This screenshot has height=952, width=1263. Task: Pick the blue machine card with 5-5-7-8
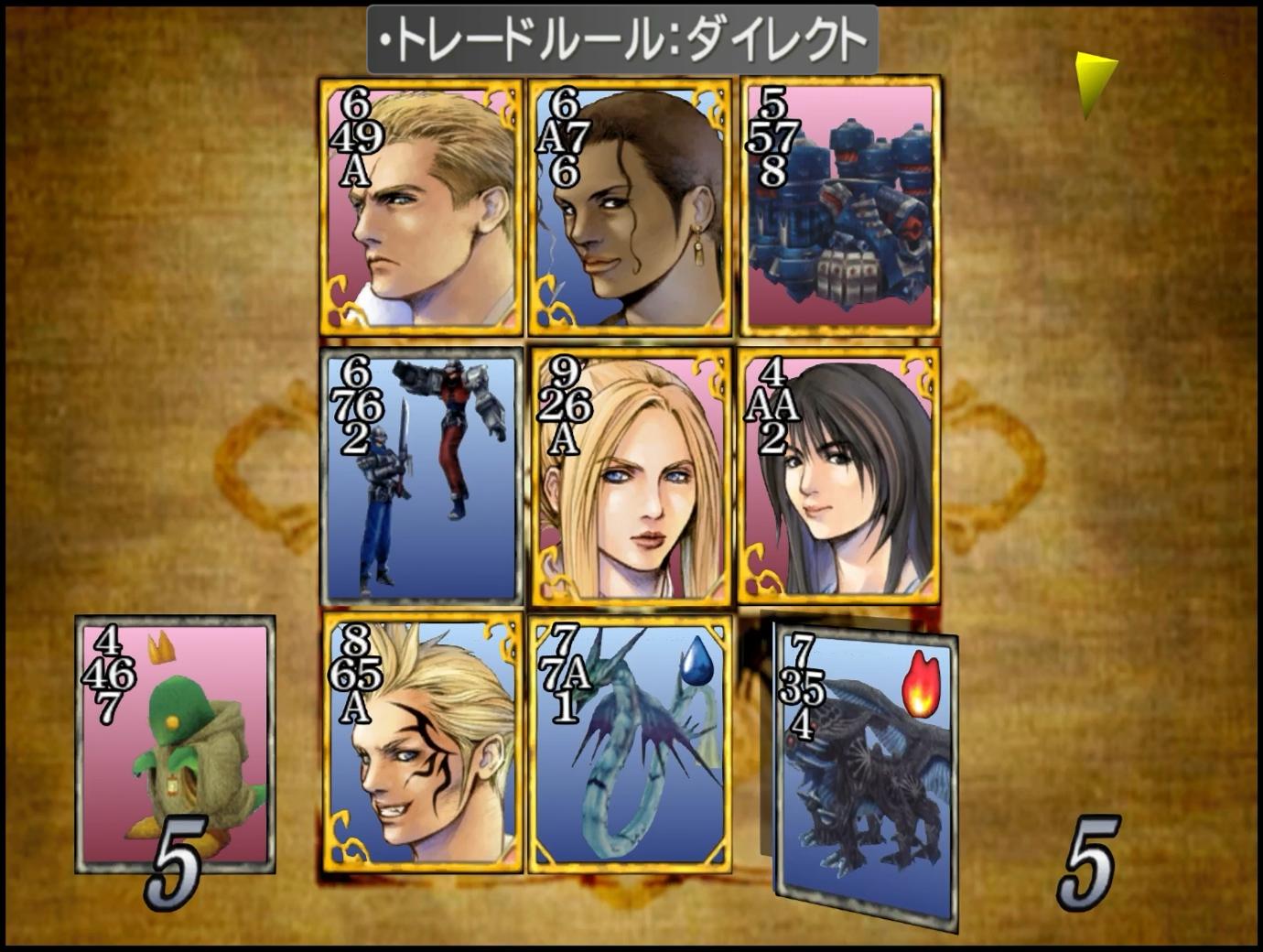(839, 207)
